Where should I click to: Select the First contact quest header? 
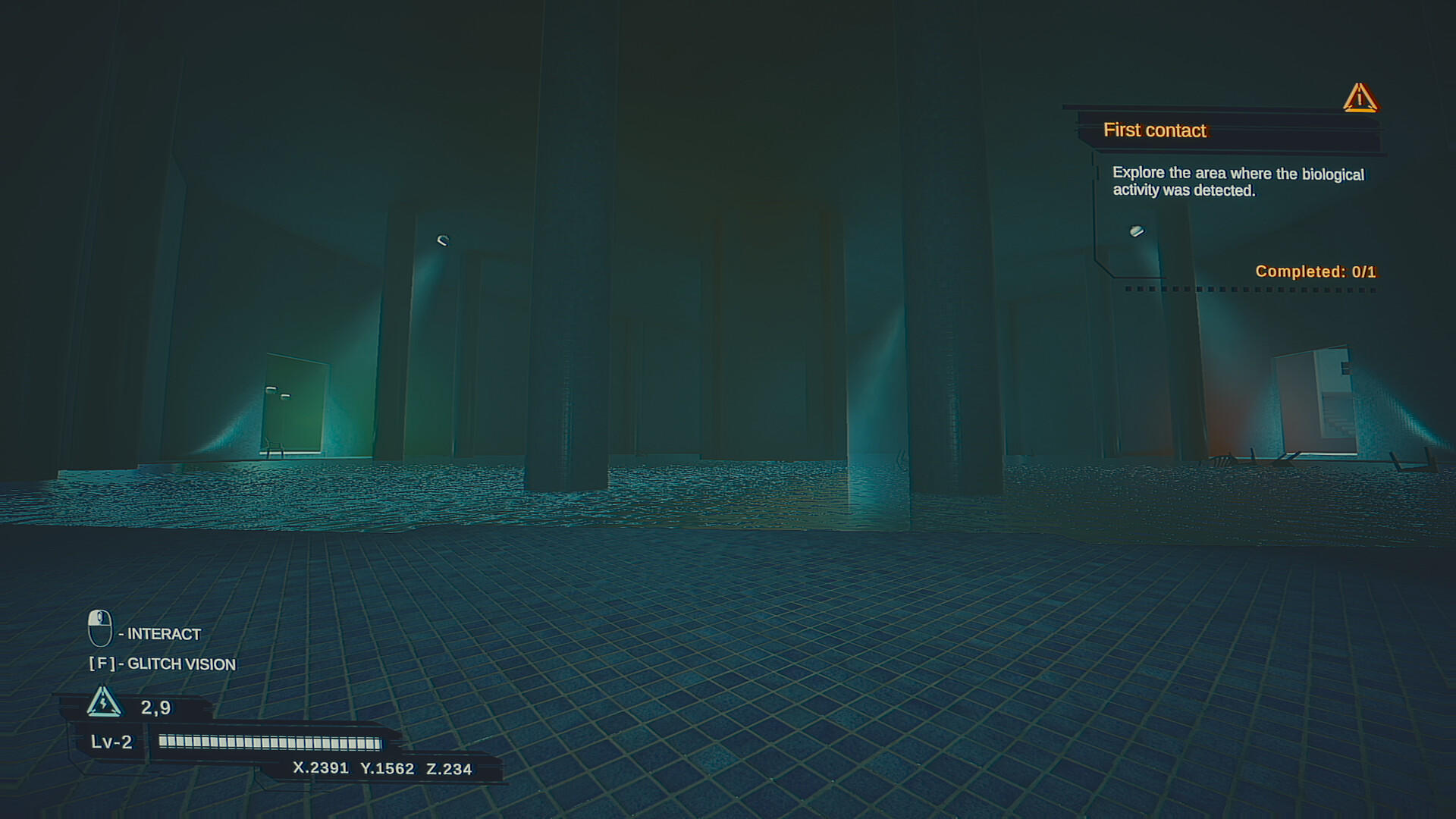tap(1154, 130)
